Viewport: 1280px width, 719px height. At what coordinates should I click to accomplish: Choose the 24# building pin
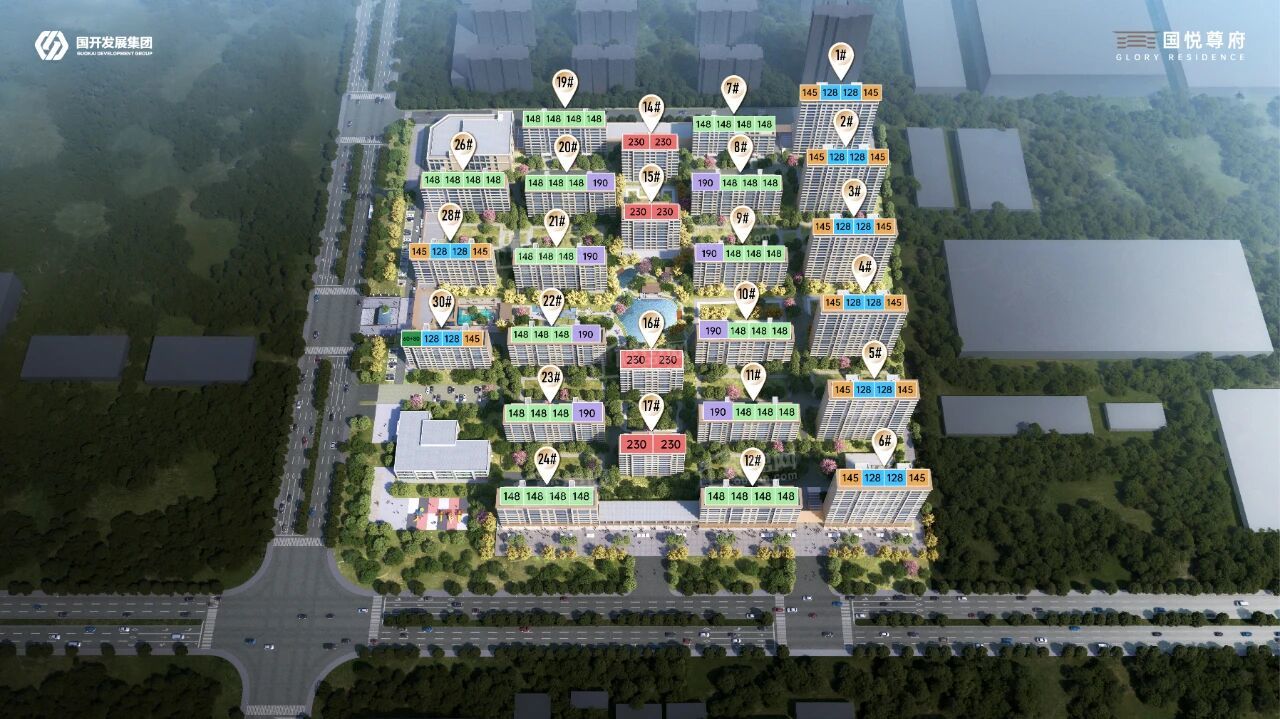pyautogui.click(x=547, y=460)
